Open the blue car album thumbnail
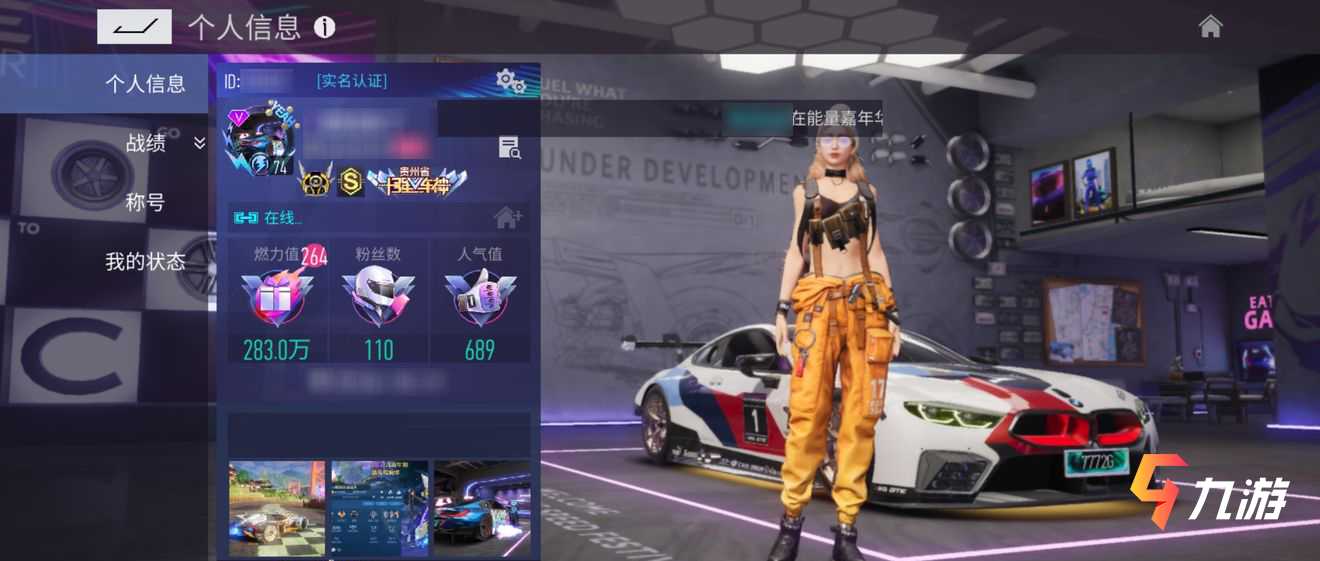 pyautogui.click(x=482, y=507)
